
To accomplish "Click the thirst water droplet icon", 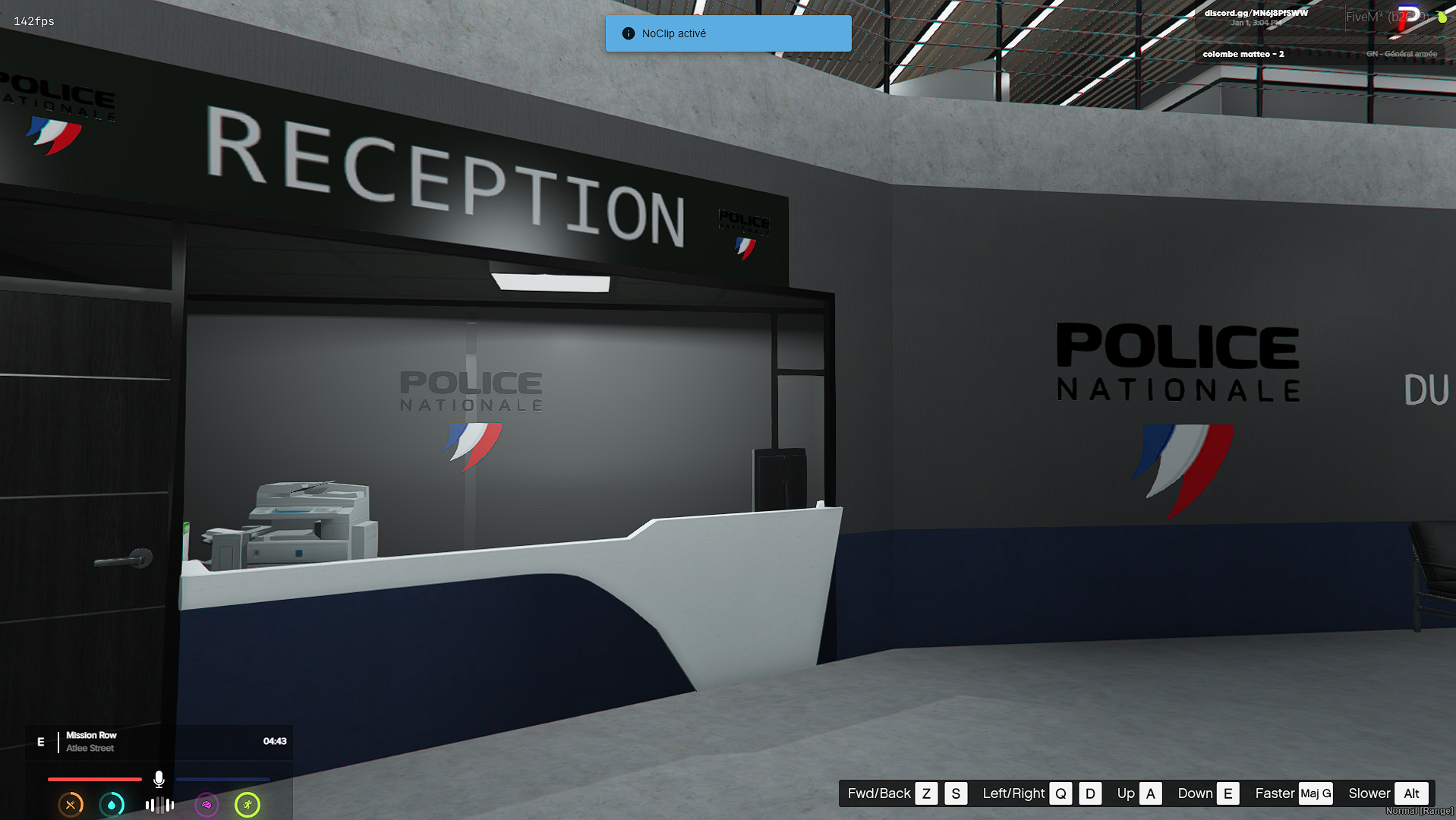I will (x=112, y=805).
